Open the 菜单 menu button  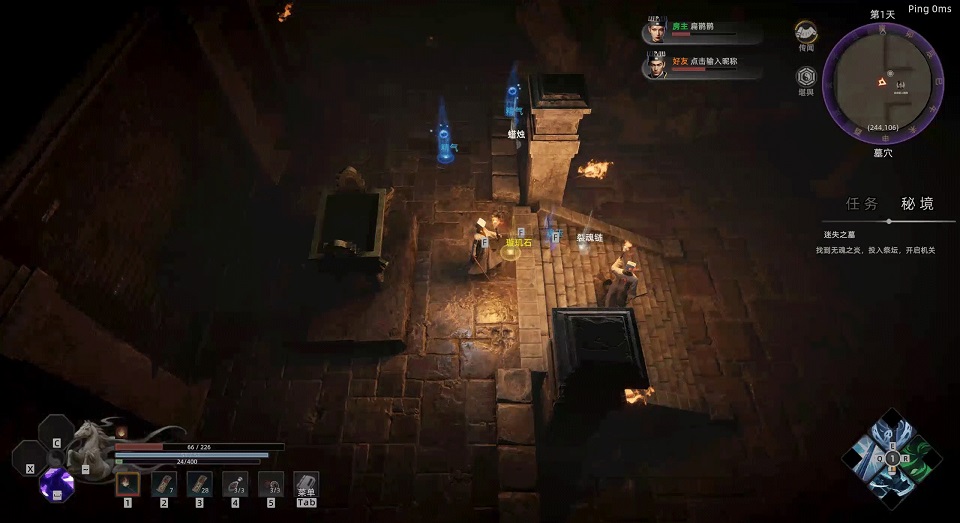coord(306,485)
